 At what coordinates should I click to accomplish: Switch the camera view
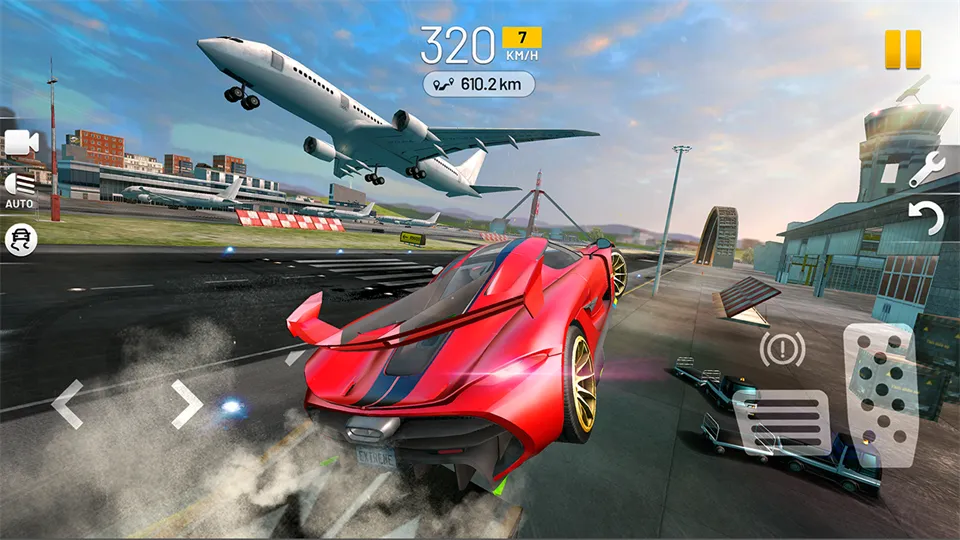pyautogui.click(x=20, y=143)
